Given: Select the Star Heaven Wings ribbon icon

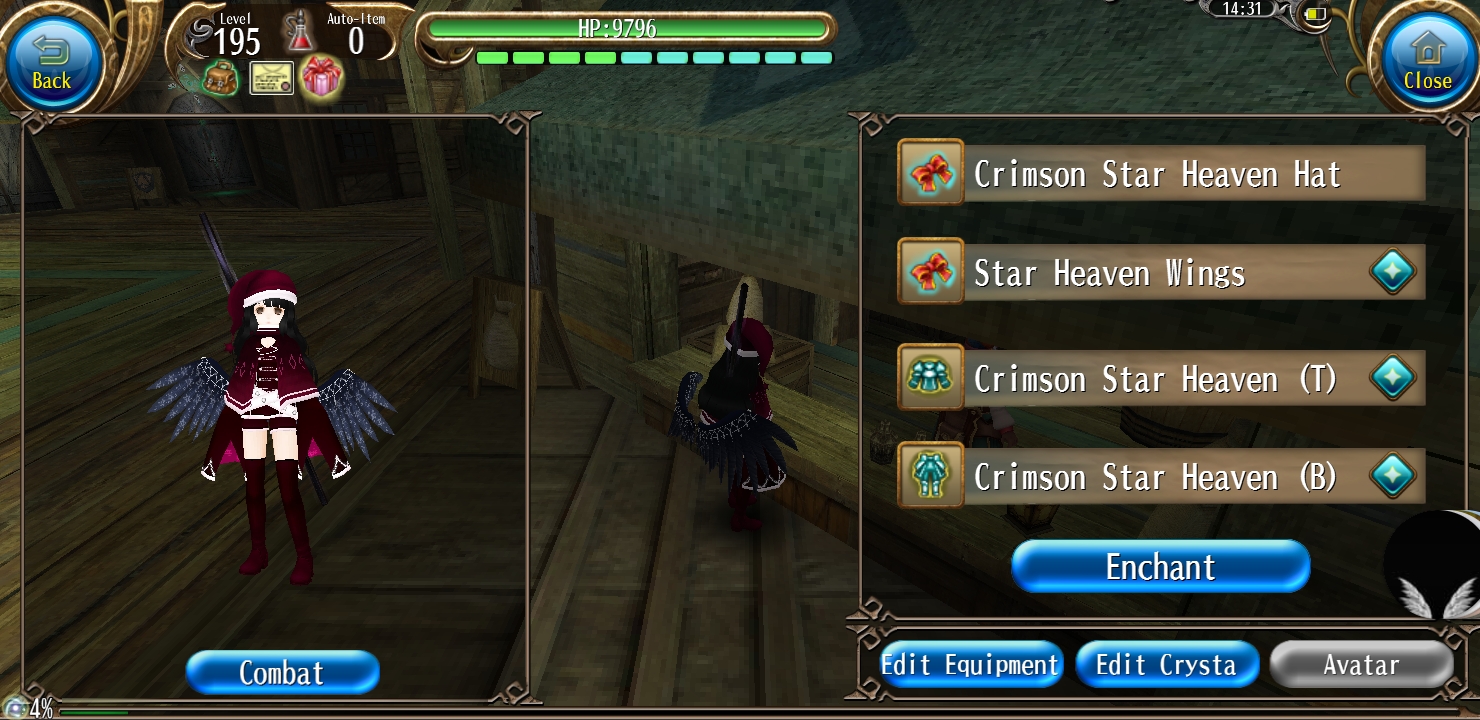Looking at the screenshot, I should pos(930,270).
